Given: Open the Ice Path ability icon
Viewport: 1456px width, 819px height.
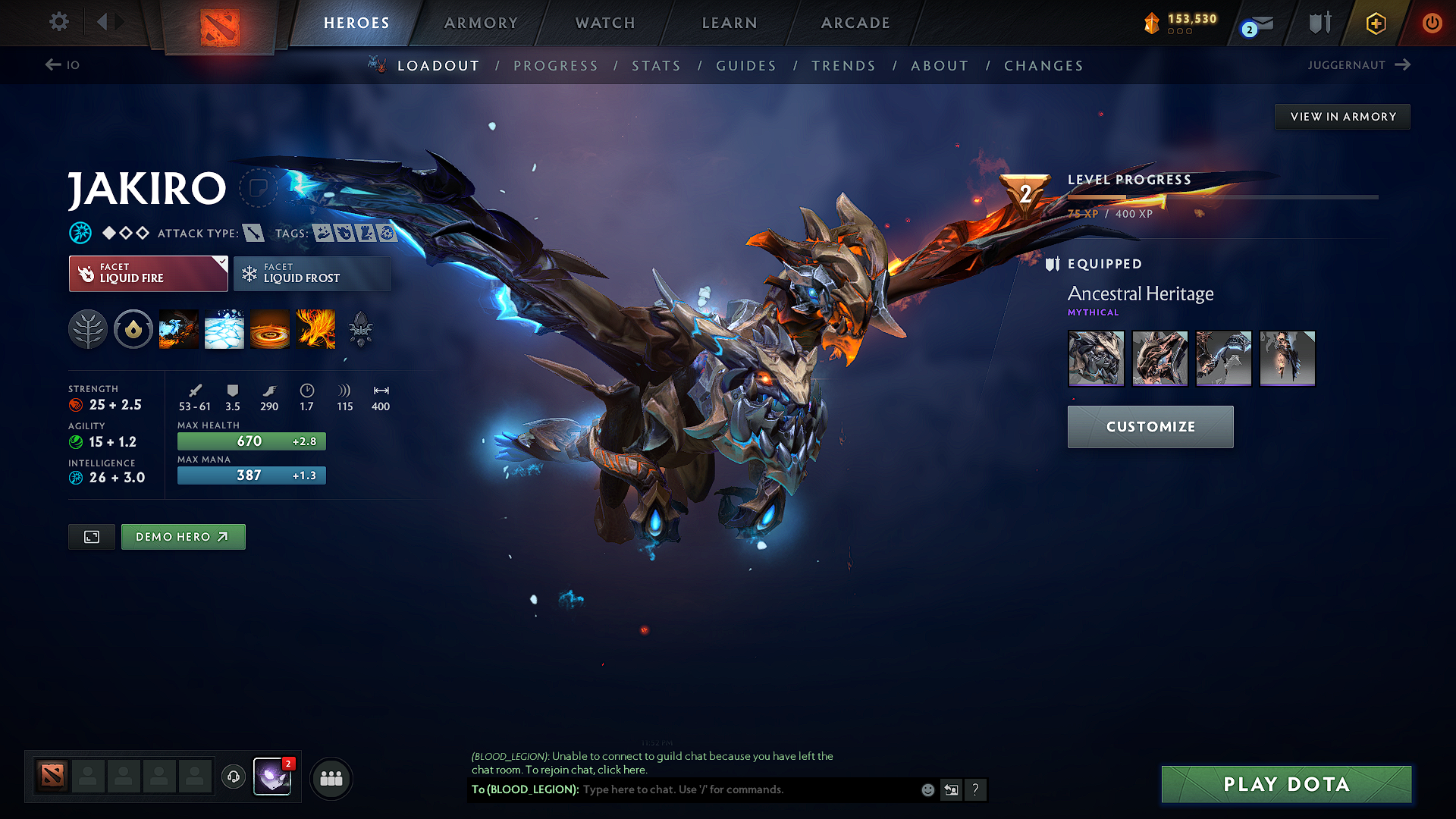Looking at the screenshot, I should click(224, 329).
